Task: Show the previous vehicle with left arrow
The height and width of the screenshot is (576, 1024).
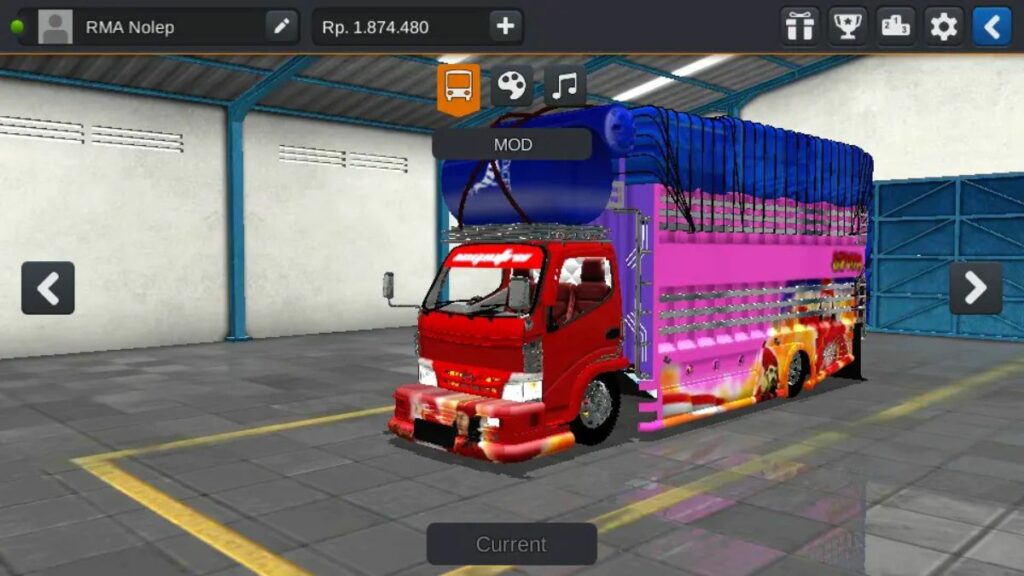Action: tap(48, 288)
